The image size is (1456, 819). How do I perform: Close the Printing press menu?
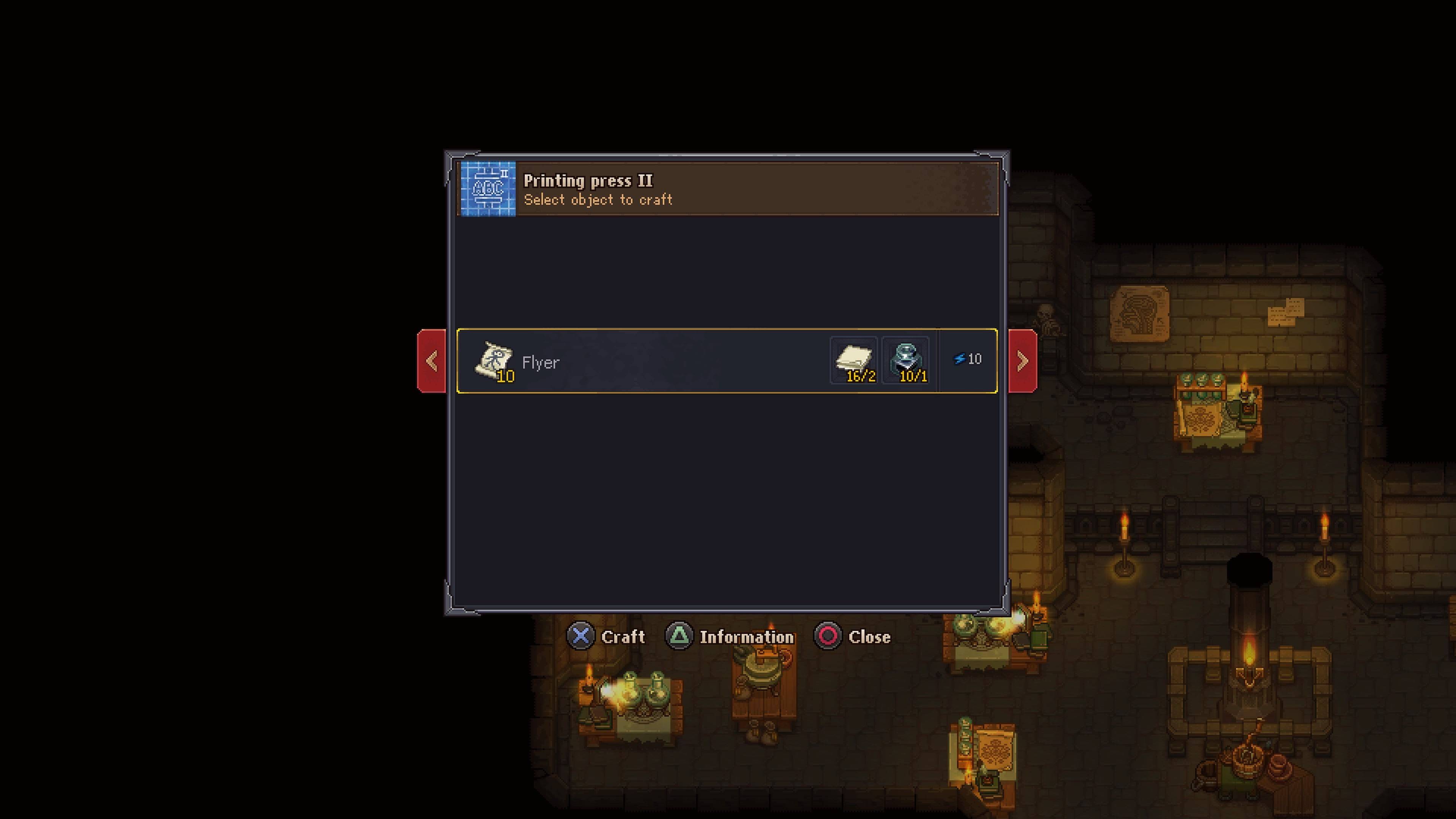(853, 637)
